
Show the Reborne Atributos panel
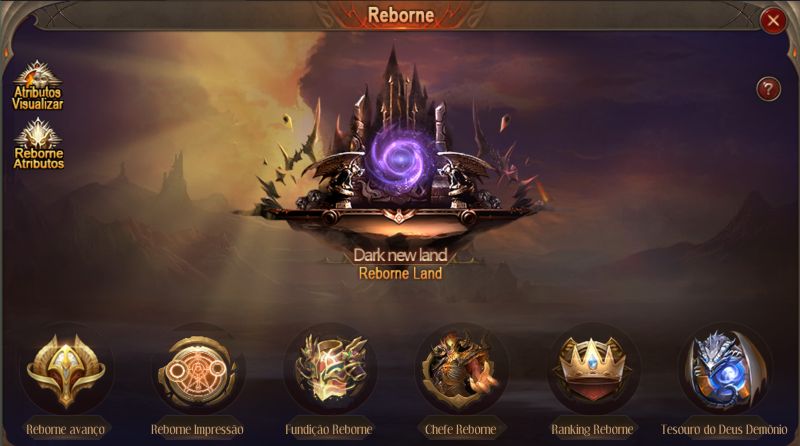[38, 143]
